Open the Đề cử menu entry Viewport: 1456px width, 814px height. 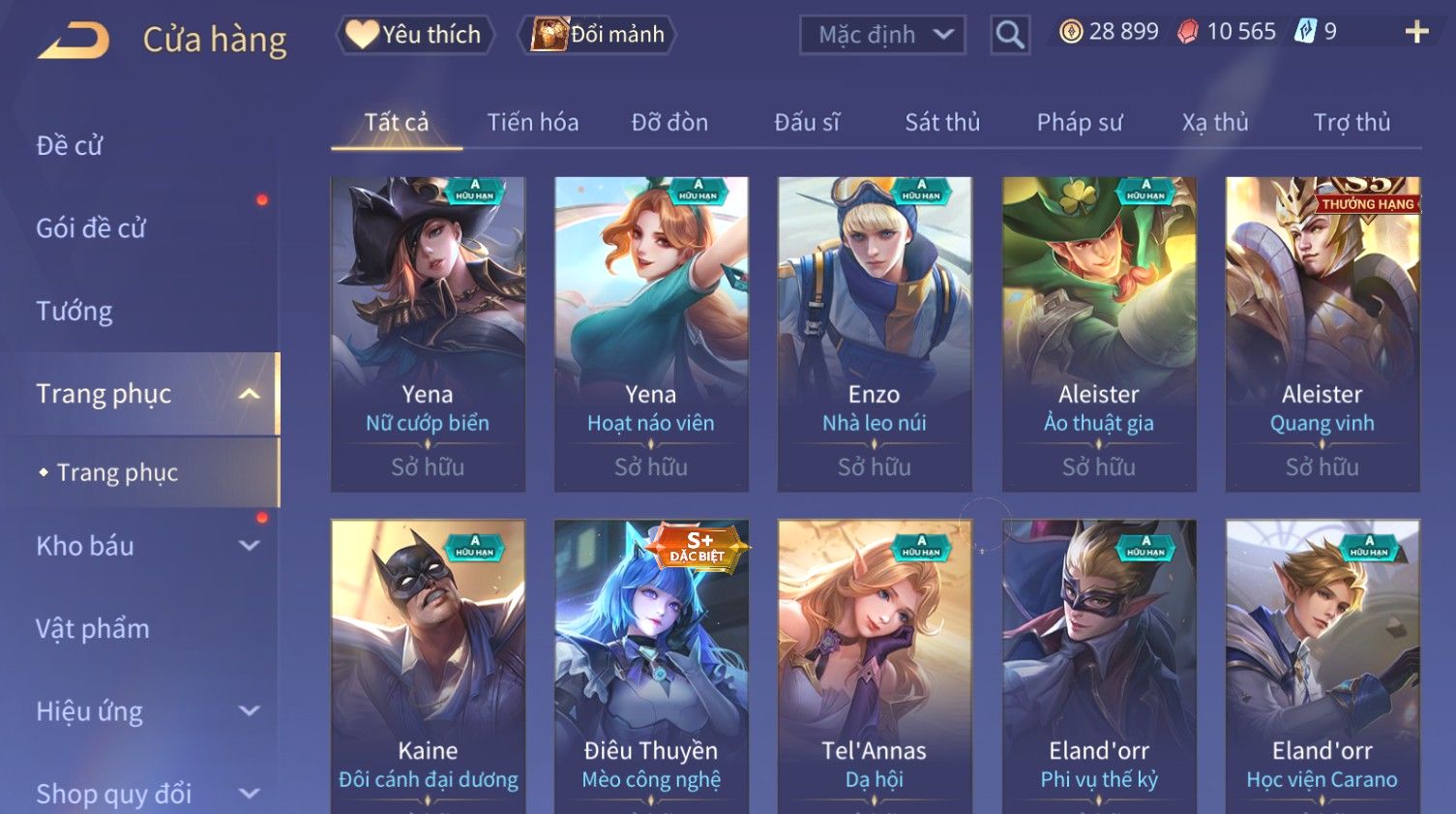click(x=70, y=145)
